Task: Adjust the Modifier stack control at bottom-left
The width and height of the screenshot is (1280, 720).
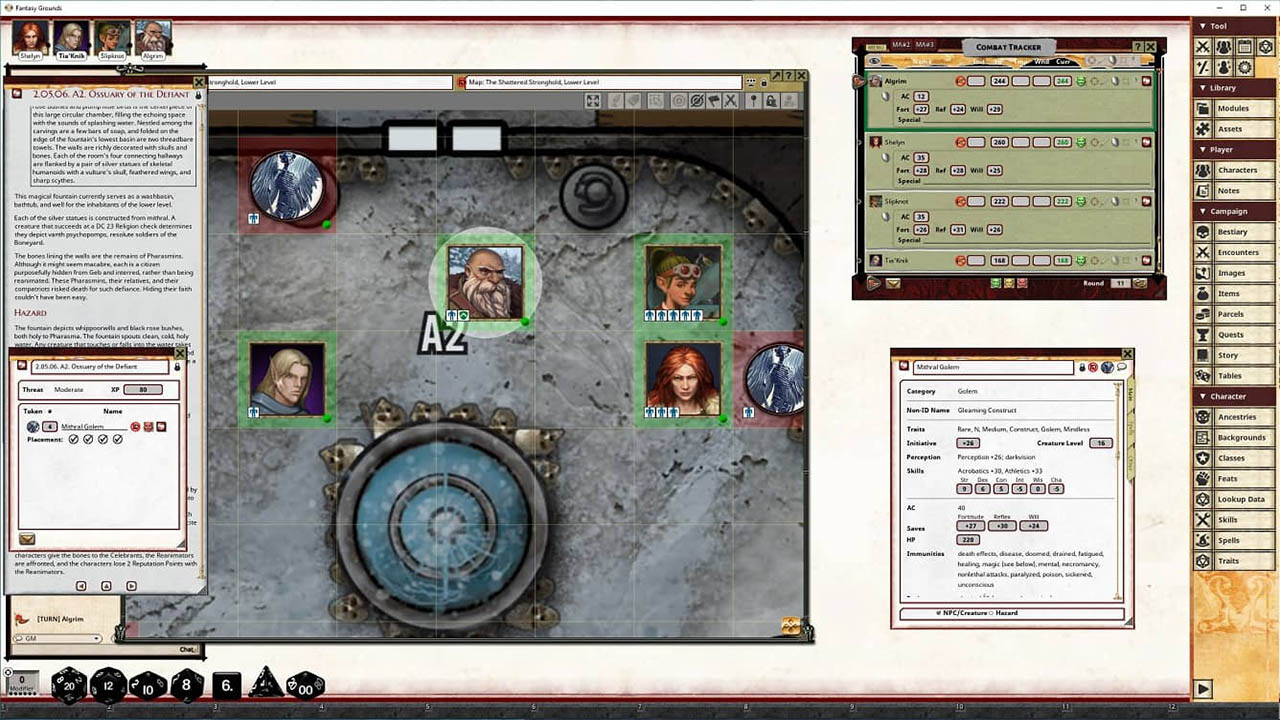Action: point(22,681)
